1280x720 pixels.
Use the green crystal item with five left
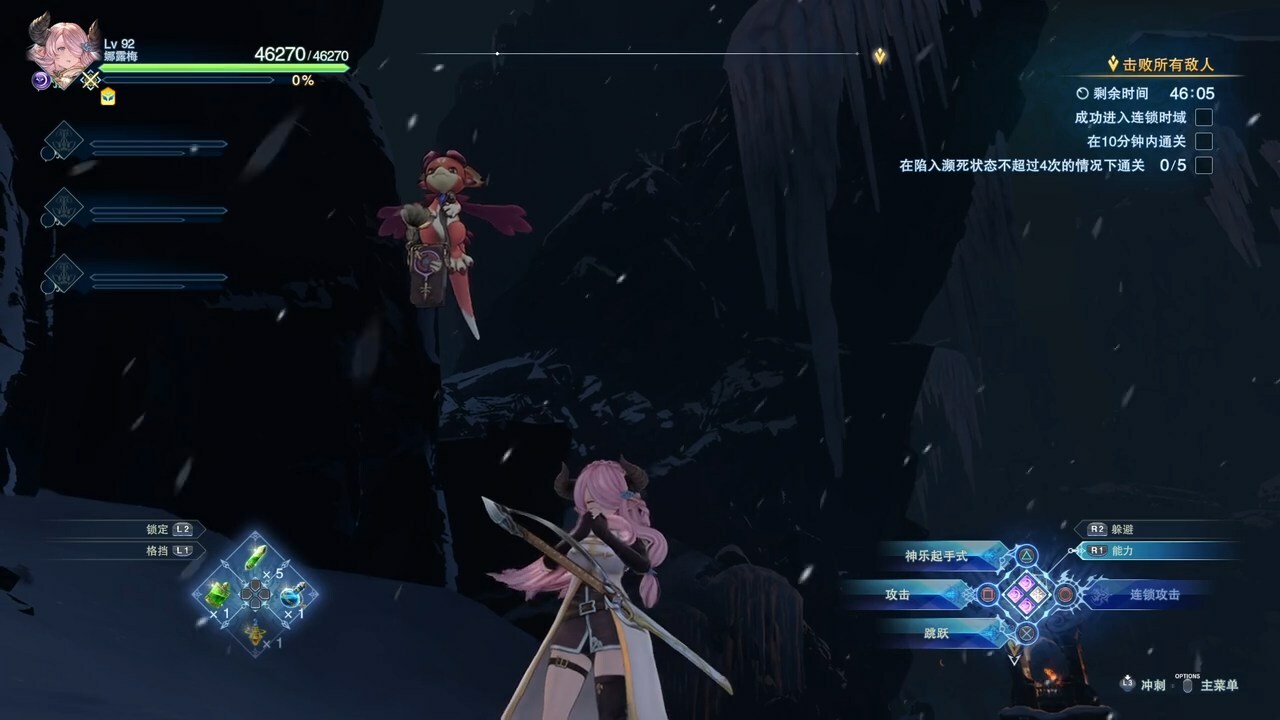click(256, 559)
